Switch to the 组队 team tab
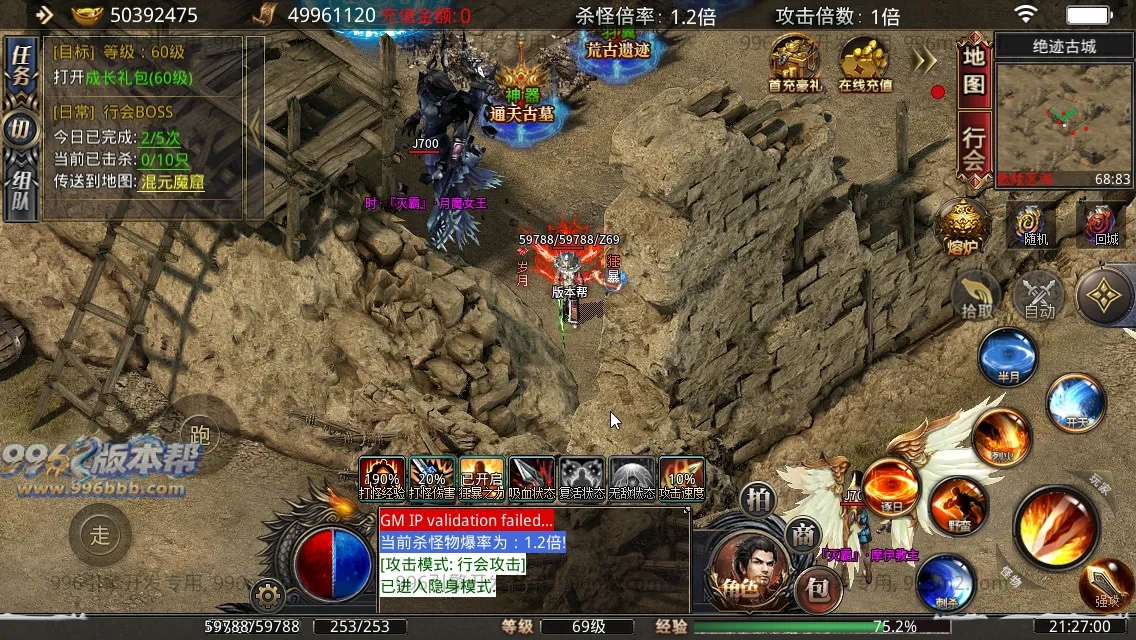Image resolution: width=1136 pixels, height=640 pixels. [19, 193]
